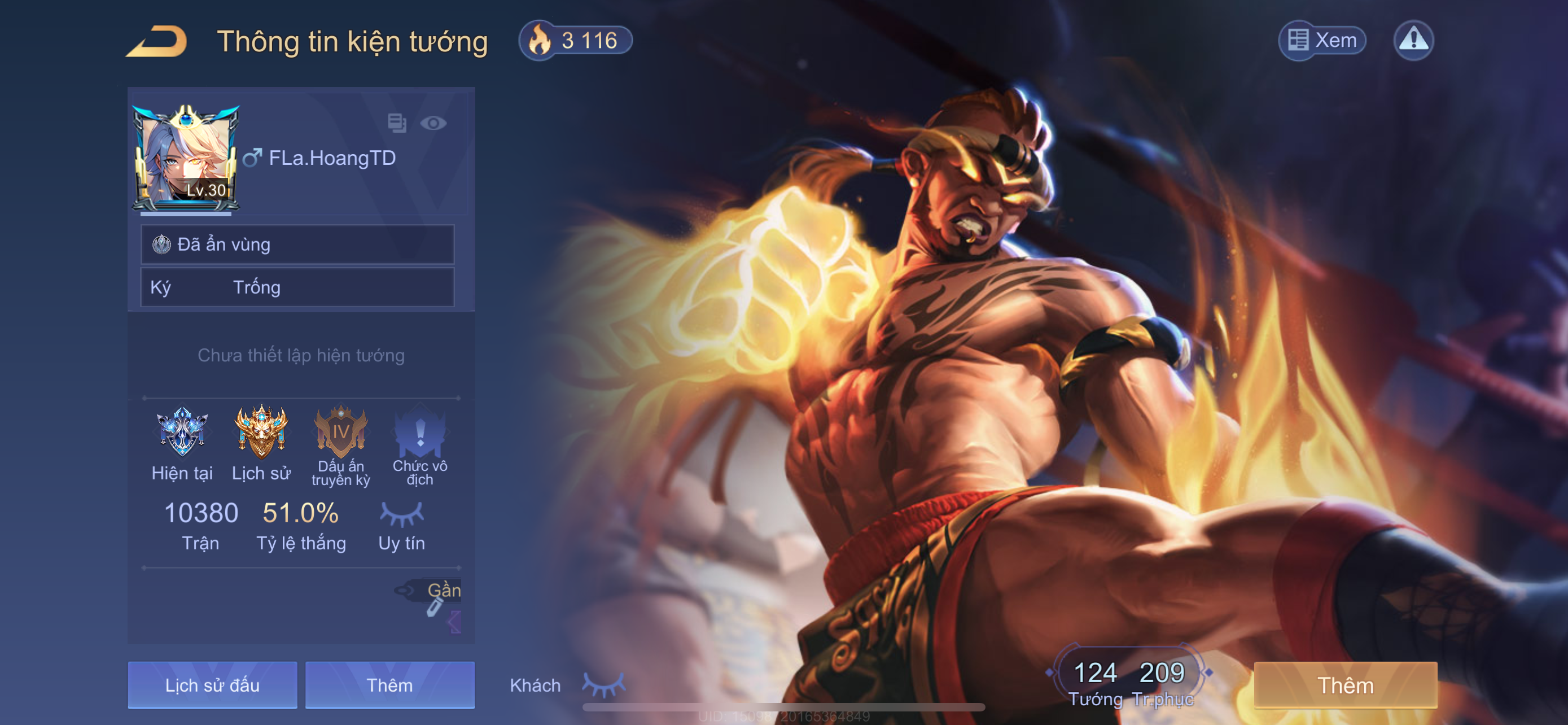Click the Đã ẩn vùng region field
1568x725 pixels.
(297, 244)
